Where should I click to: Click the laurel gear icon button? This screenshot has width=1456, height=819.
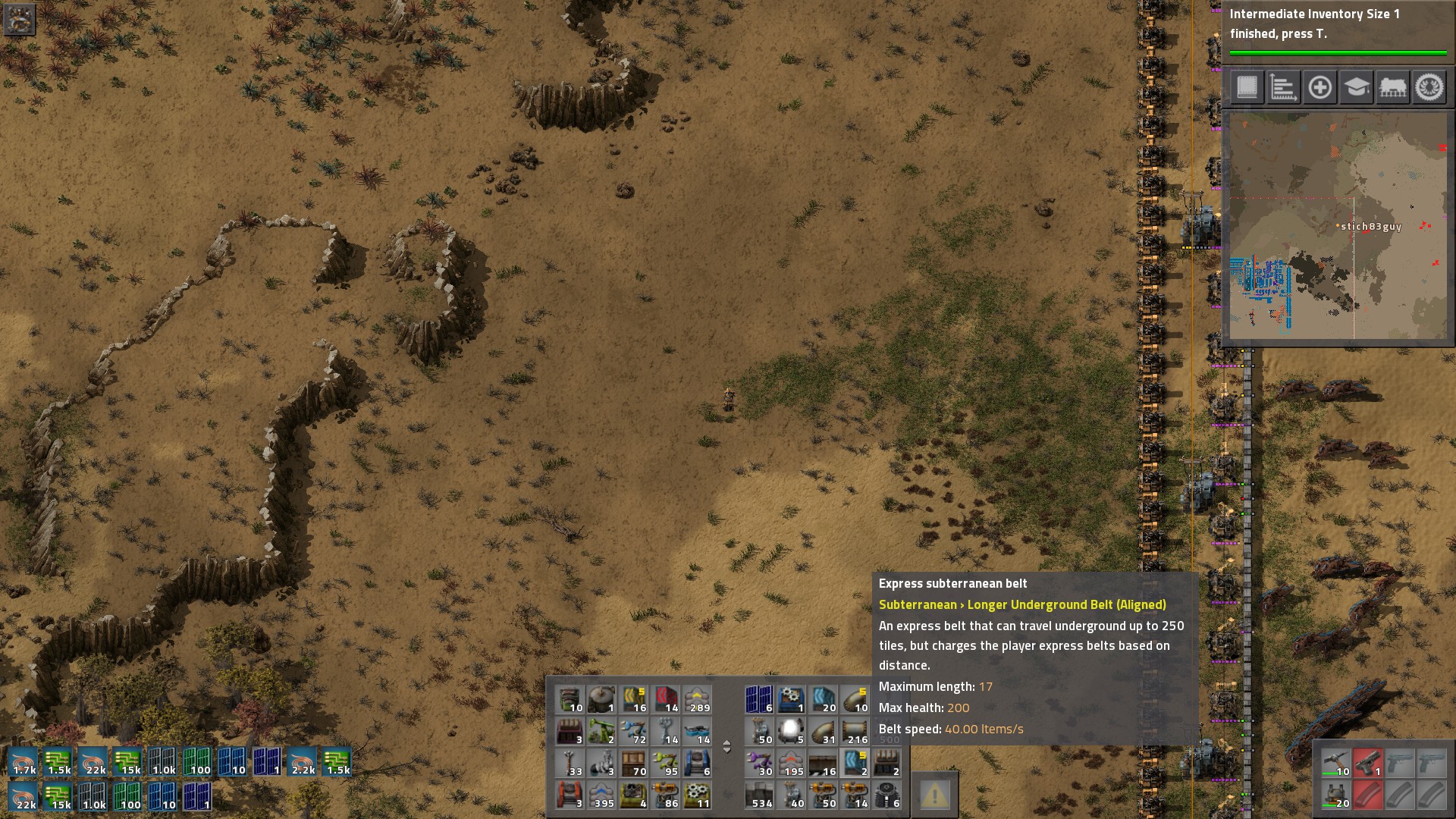[x=1429, y=87]
